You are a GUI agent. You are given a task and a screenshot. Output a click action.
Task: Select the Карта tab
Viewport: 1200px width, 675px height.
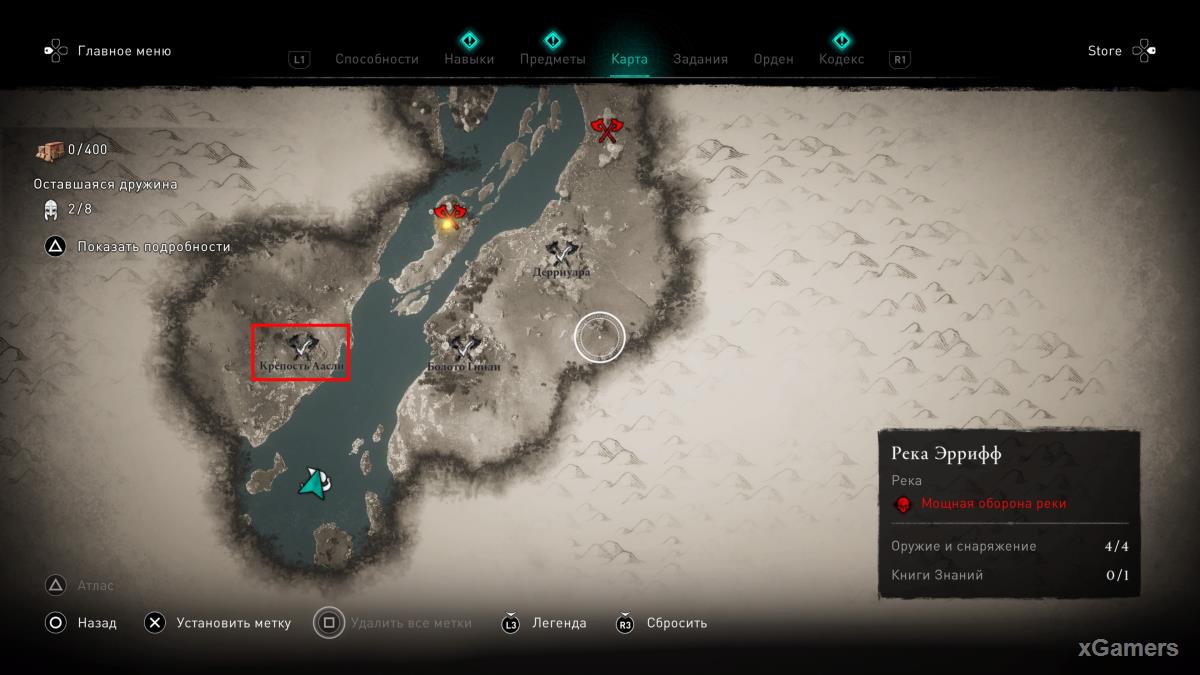pos(629,59)
